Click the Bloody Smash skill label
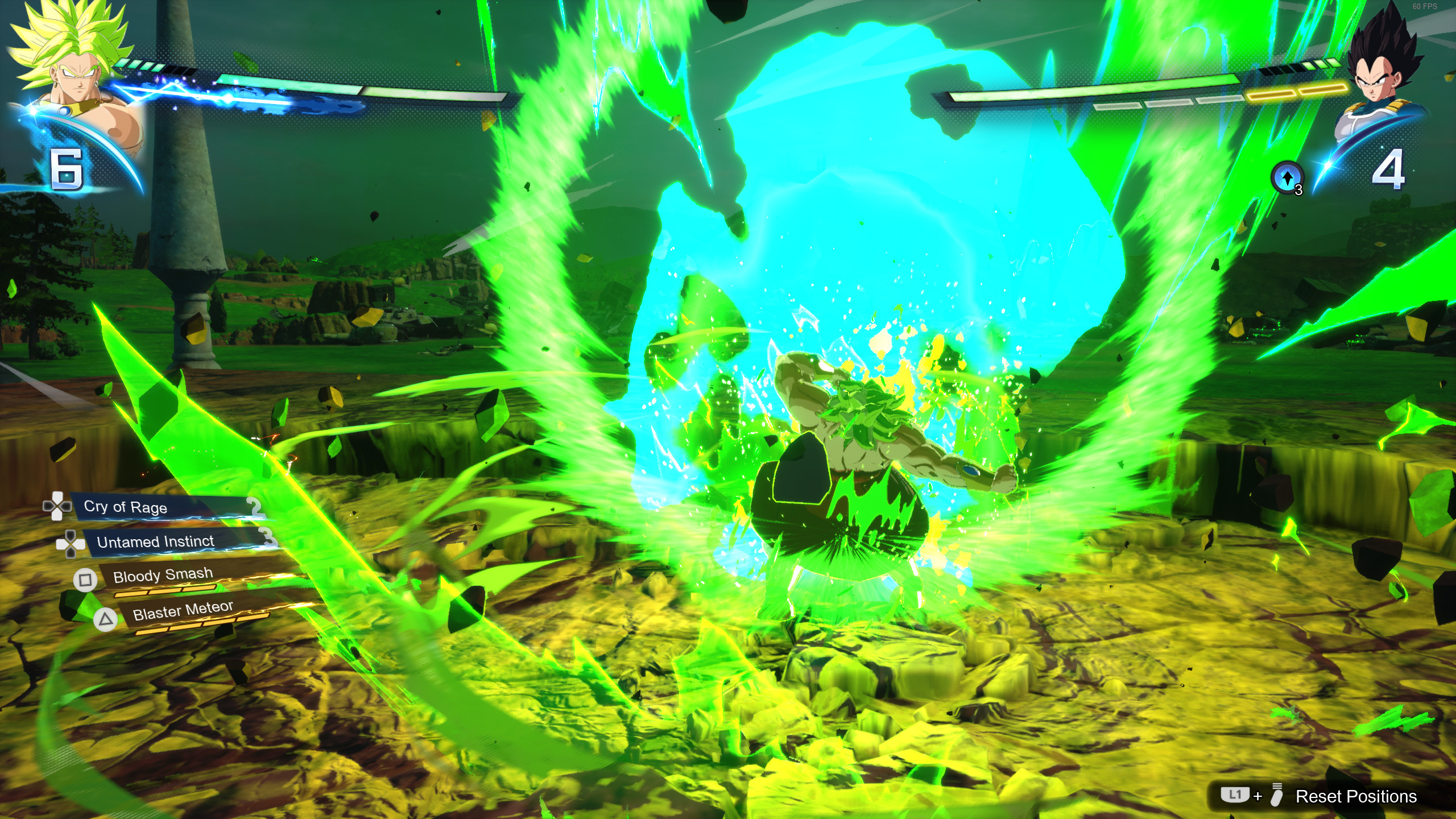Screen dimensions: 1456x819 click(164, 575)
